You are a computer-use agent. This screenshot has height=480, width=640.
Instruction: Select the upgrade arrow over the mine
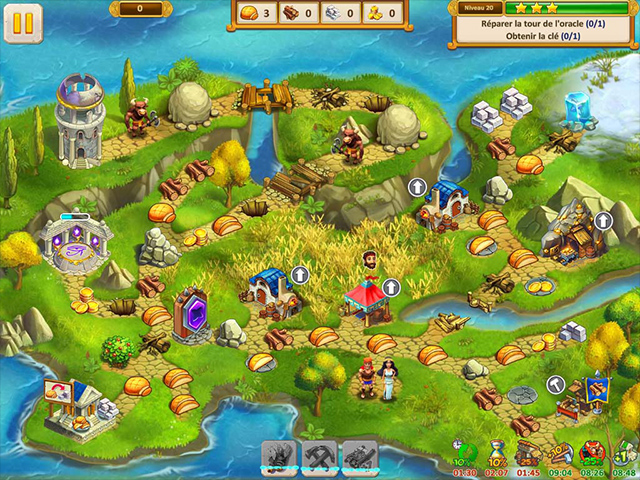pos(603,220)
